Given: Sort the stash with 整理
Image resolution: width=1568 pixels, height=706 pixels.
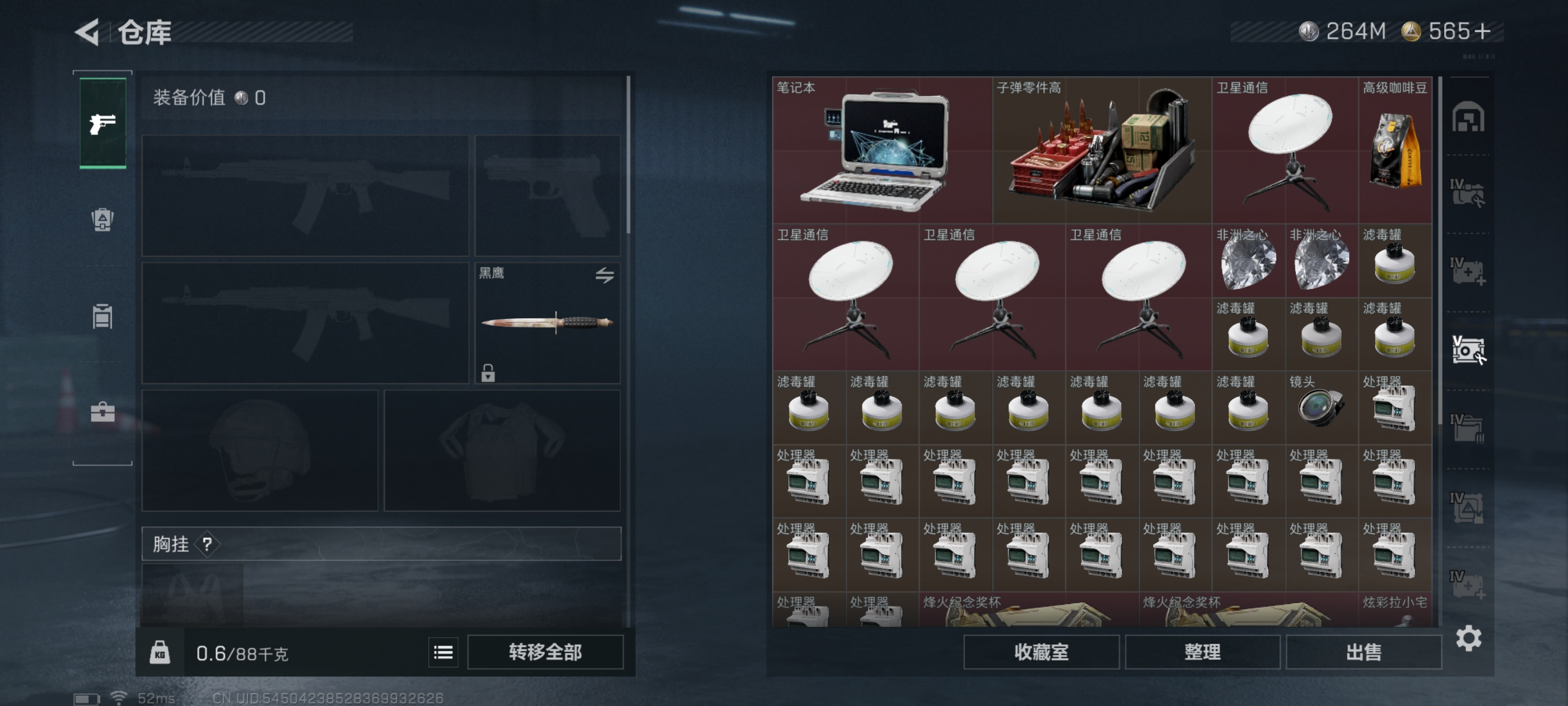Looking at the screenshot, I should click(1202, 652).
